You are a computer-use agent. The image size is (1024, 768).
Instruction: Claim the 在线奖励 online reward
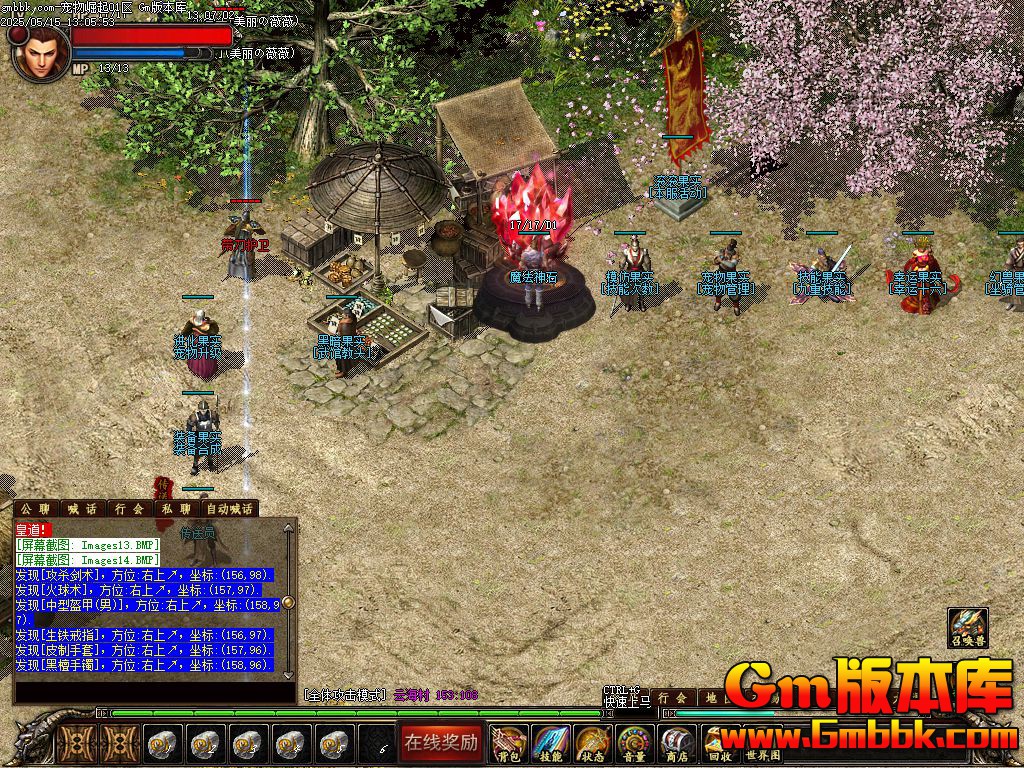coord(442,743)
